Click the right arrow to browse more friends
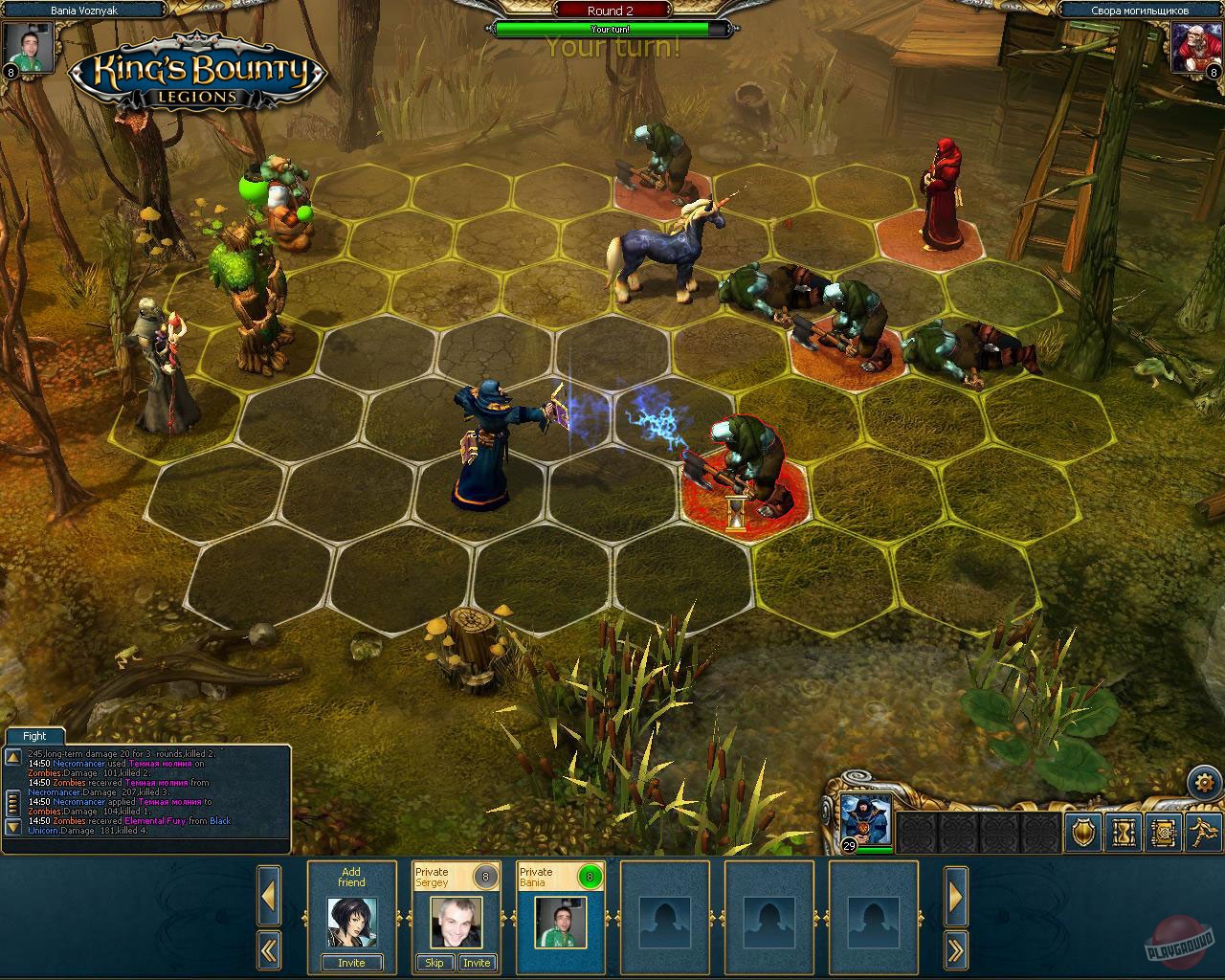The width and height of the screenshot is (1225, 980). [956, 897]
